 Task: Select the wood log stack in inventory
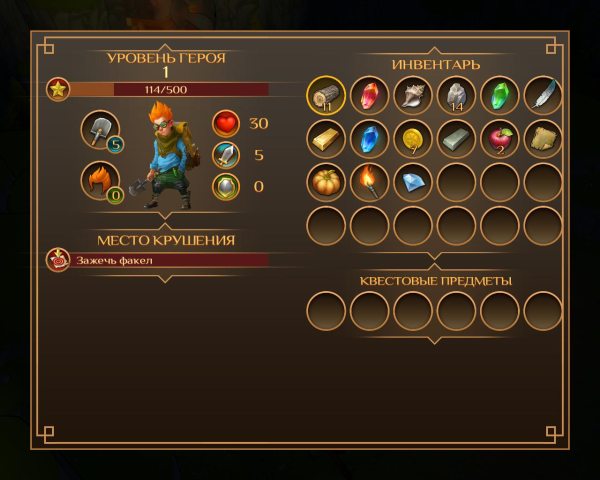[x=326, y=97]
